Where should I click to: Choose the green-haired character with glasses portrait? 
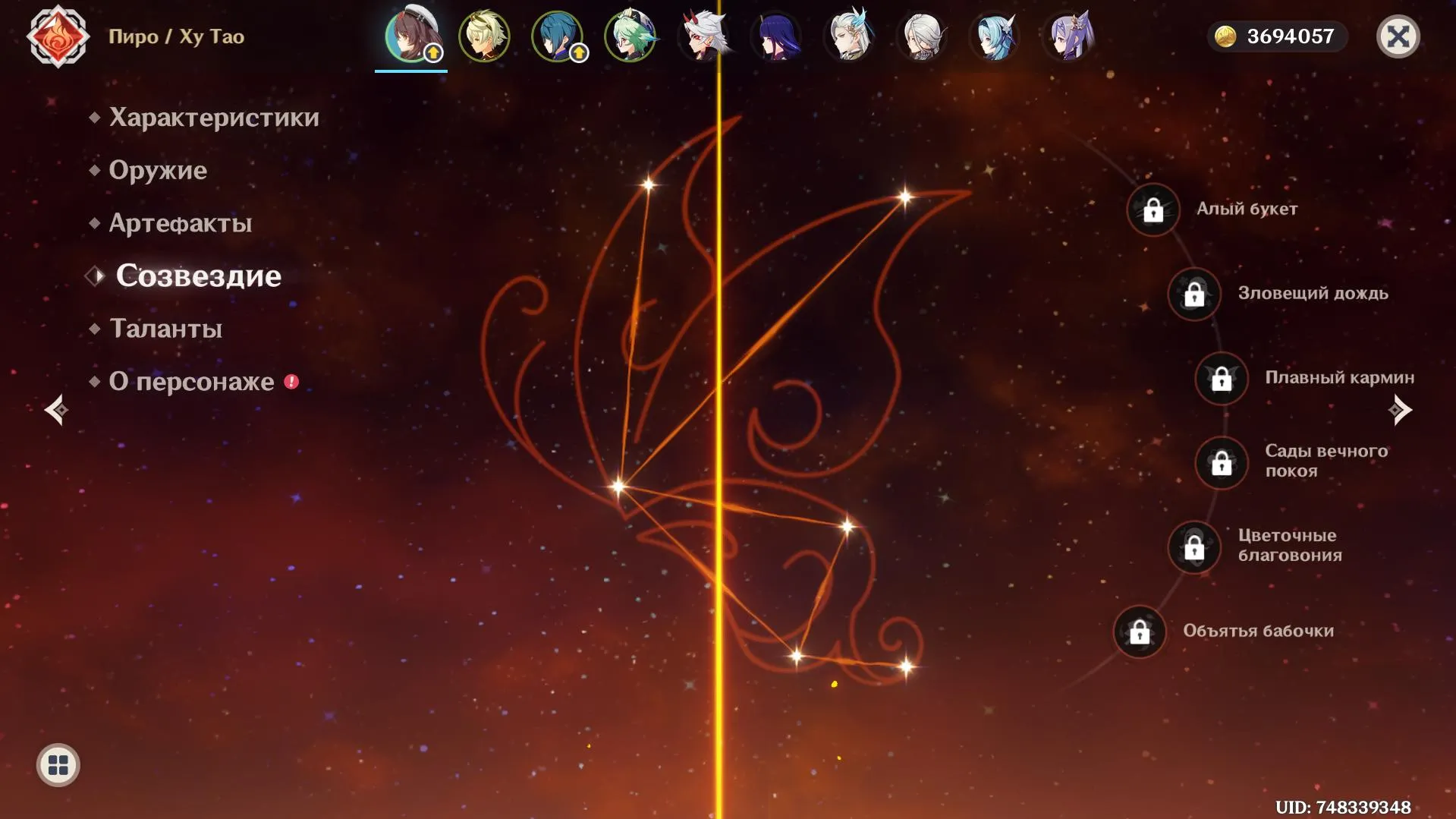pos(630,36)
